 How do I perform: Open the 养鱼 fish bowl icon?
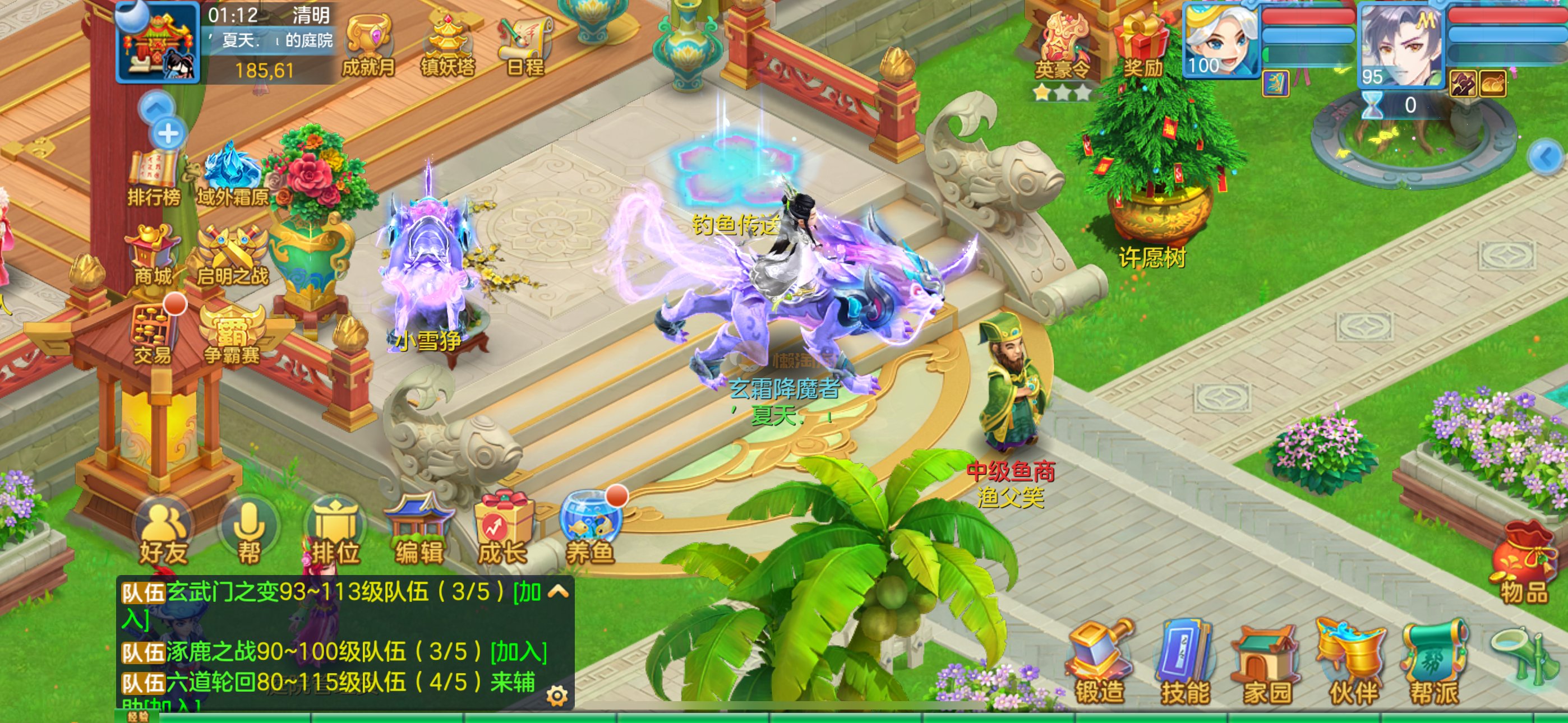click(x=590, y=531)
